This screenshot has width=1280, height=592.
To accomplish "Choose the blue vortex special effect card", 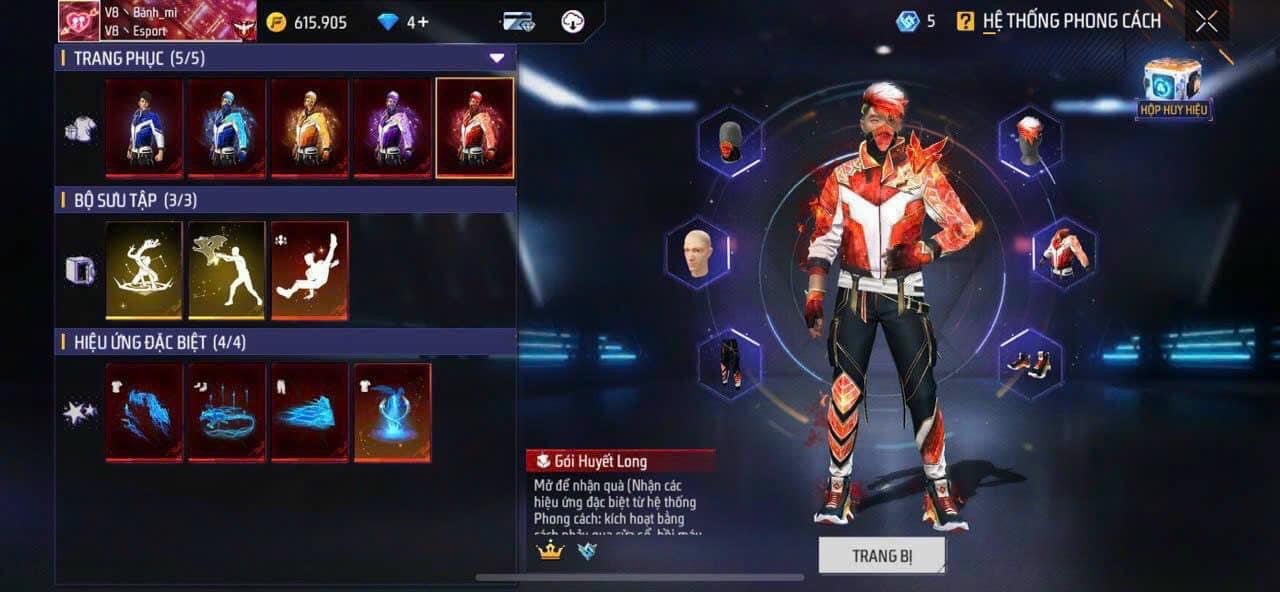I will pos(392,412).
